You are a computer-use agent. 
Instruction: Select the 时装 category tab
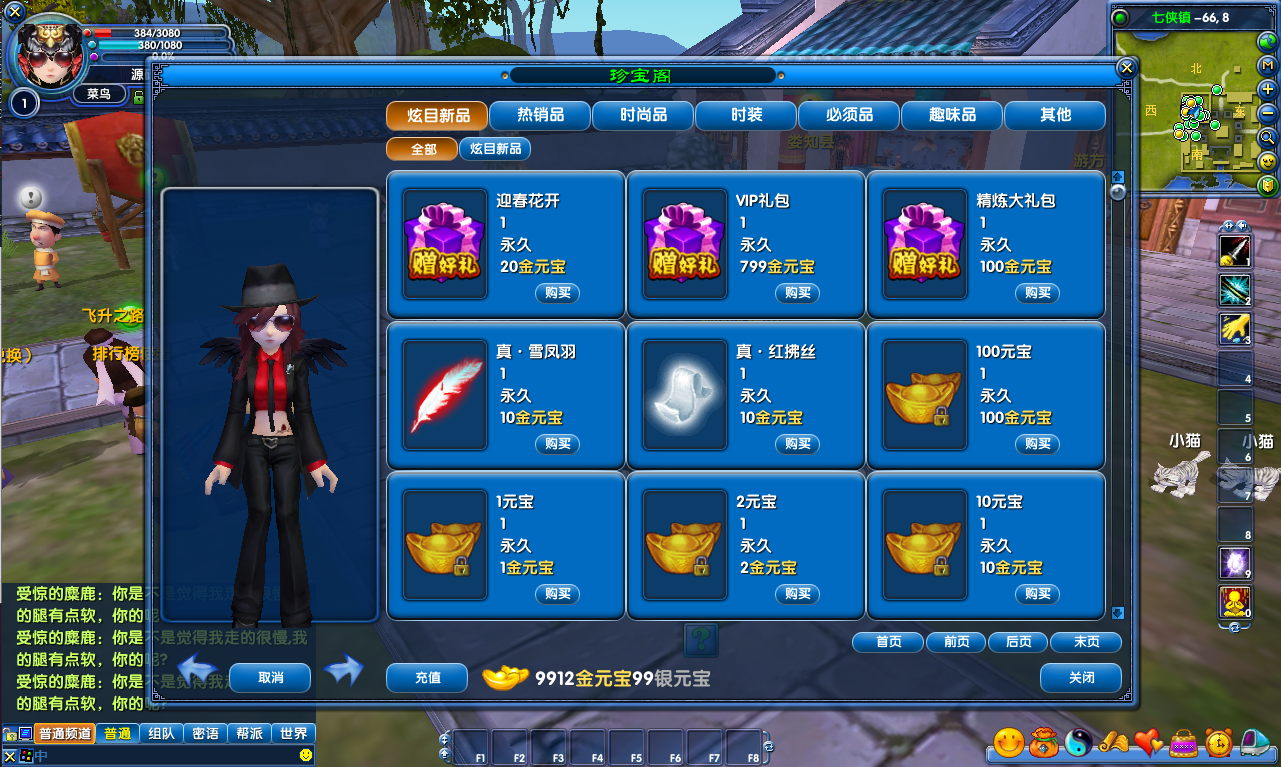tap(746, 115)
